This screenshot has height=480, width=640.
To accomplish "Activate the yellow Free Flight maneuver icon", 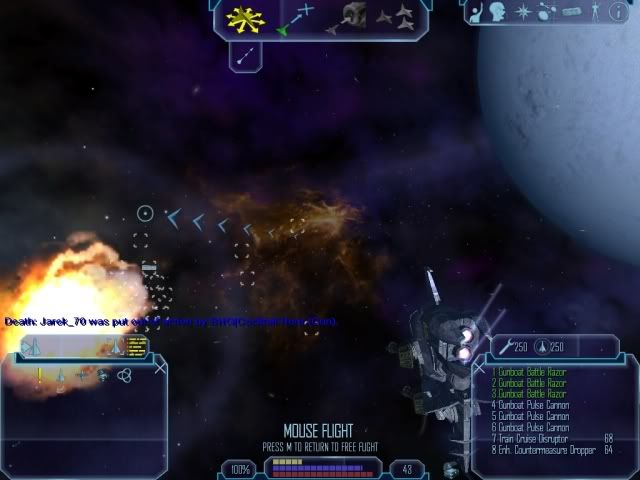I will click(x=242, y=17).
